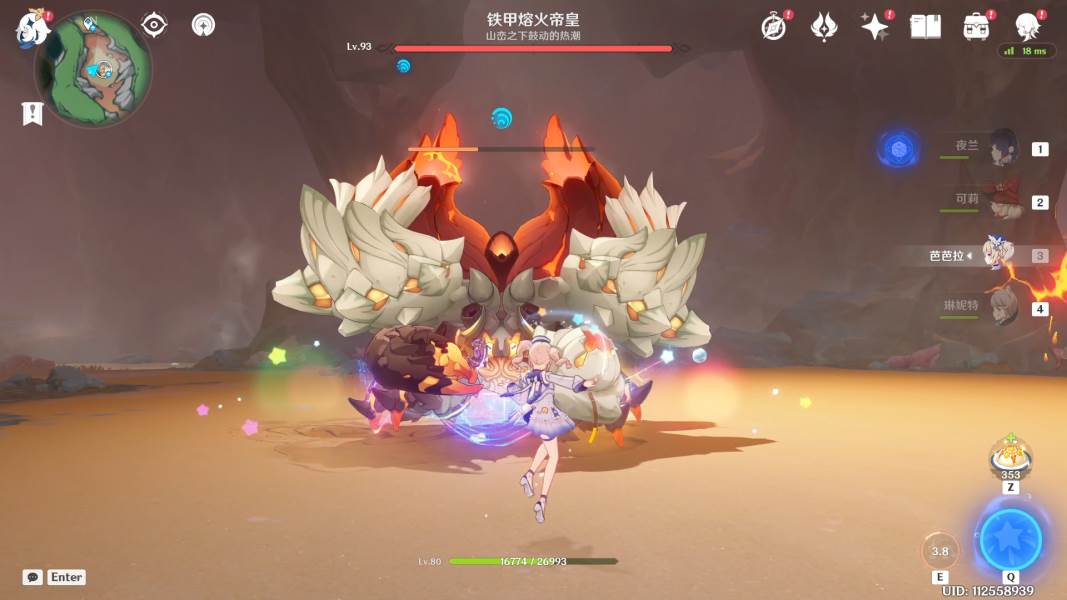
Task: Switch to party member 可莉
Action: [x=1002, y=201]
